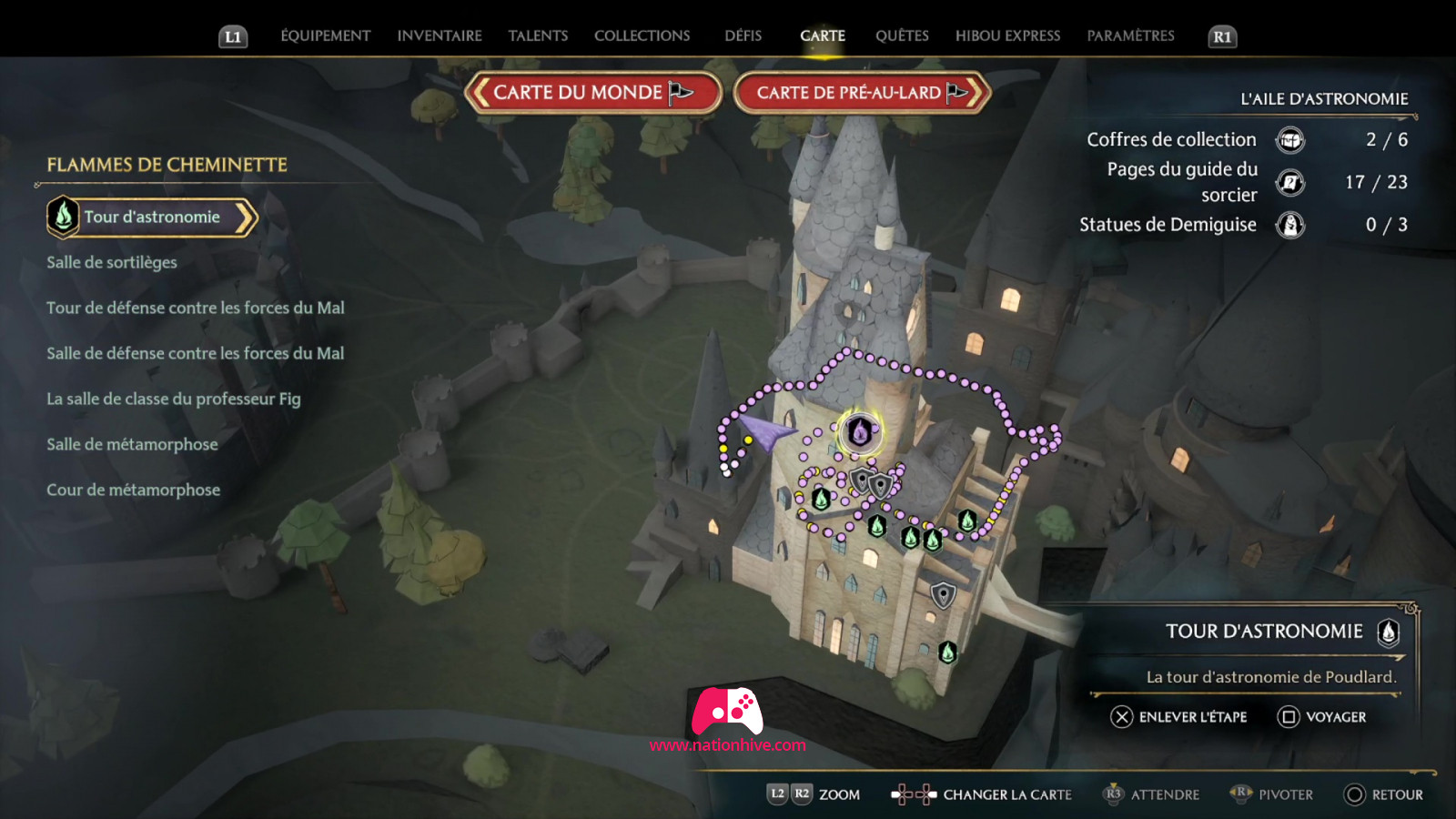1456x819 pixels.
Task: Select Salle de métamorphose entry
Action: tap(132, 444)
